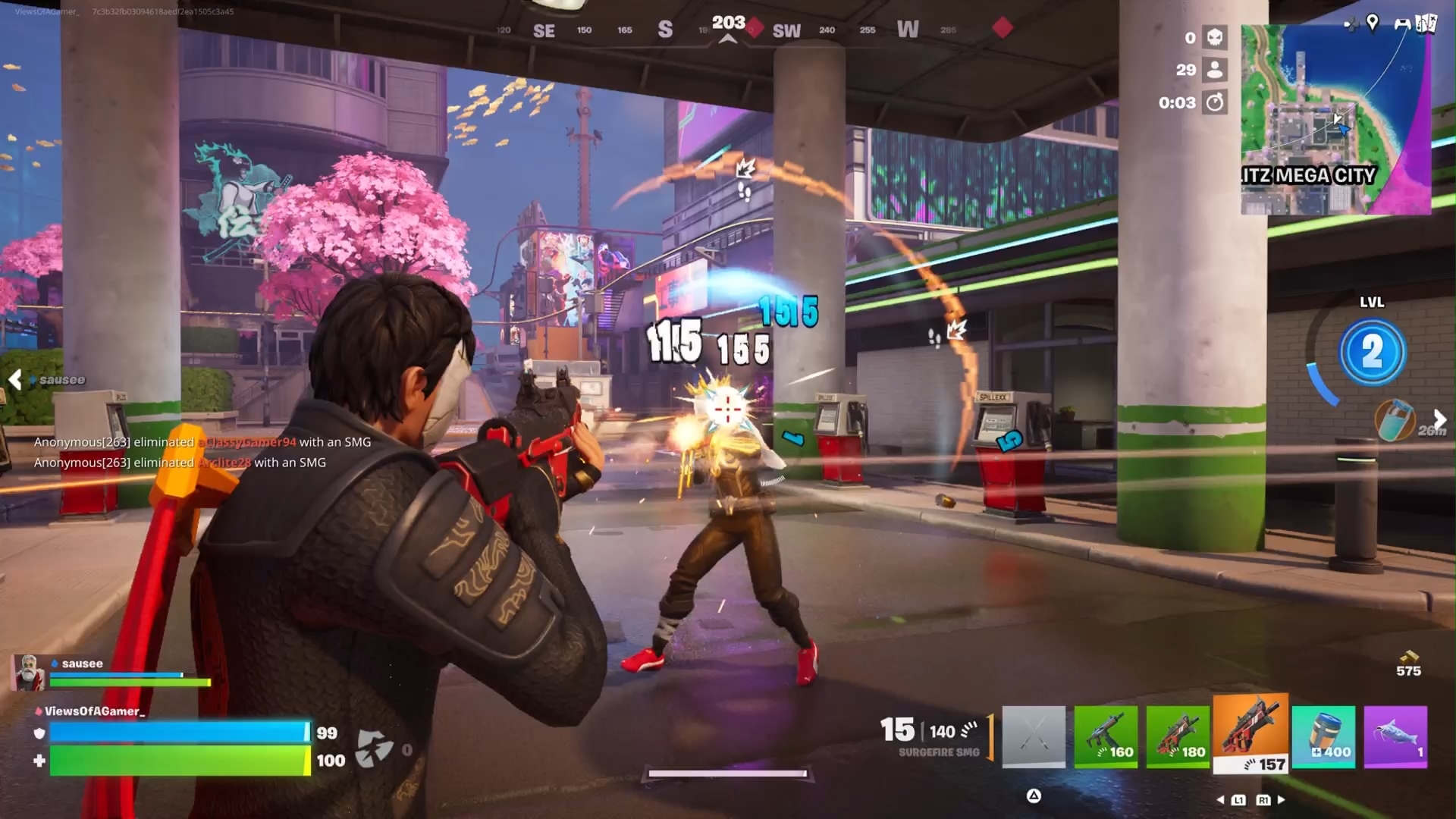The height and width of the screenshot is (819, 1456).
Task: Click the gold bars icon above 575
Action: 1408,656
